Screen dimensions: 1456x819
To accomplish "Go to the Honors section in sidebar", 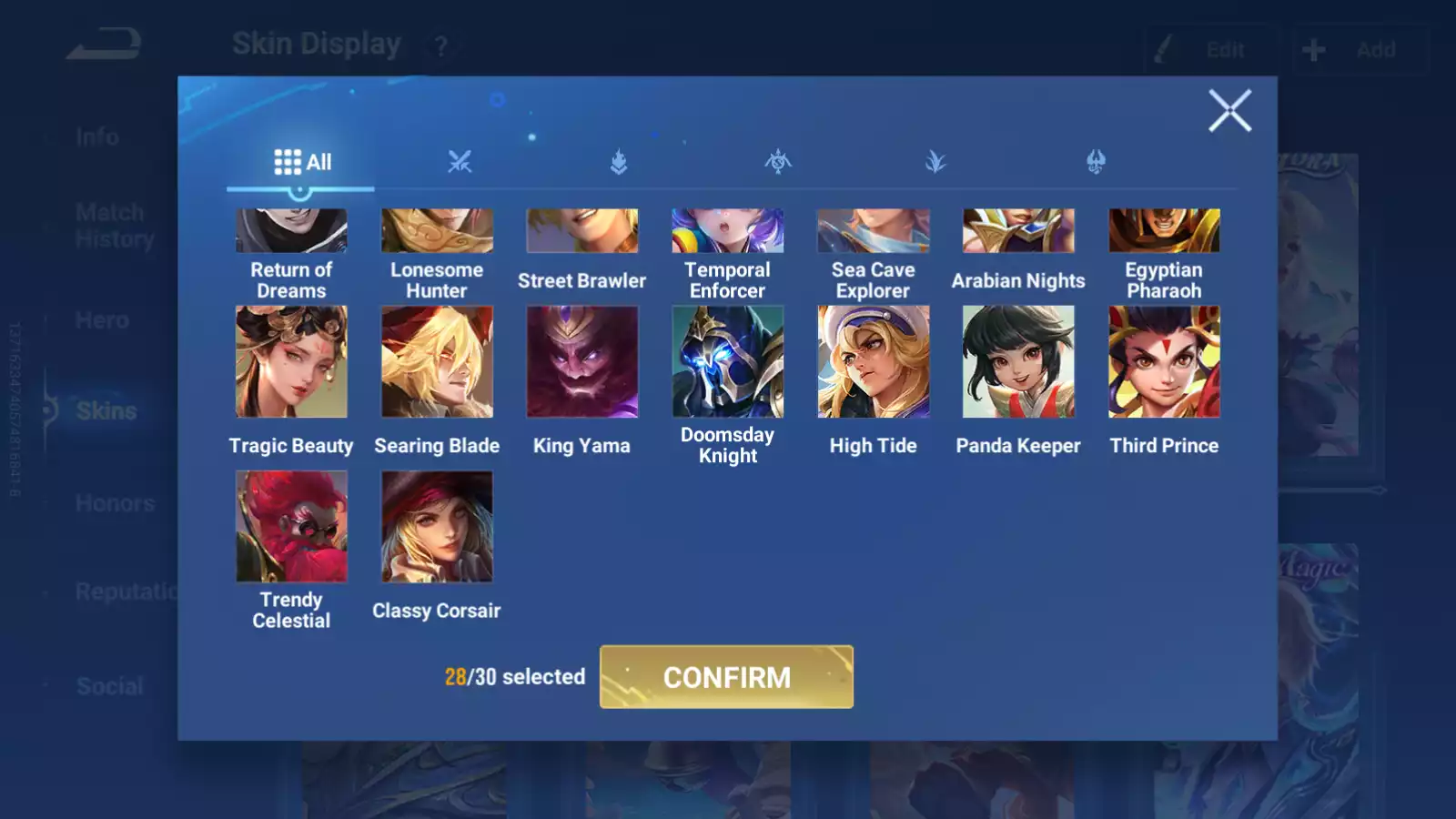I will click(x=116, y=502).
